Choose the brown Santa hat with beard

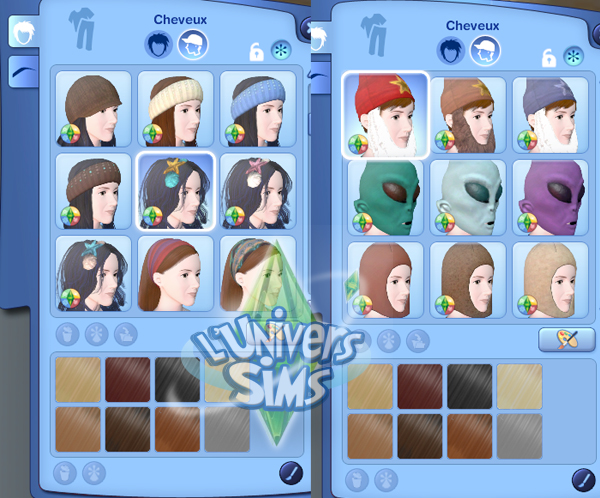pyautogui.click(x=468, y=115)
